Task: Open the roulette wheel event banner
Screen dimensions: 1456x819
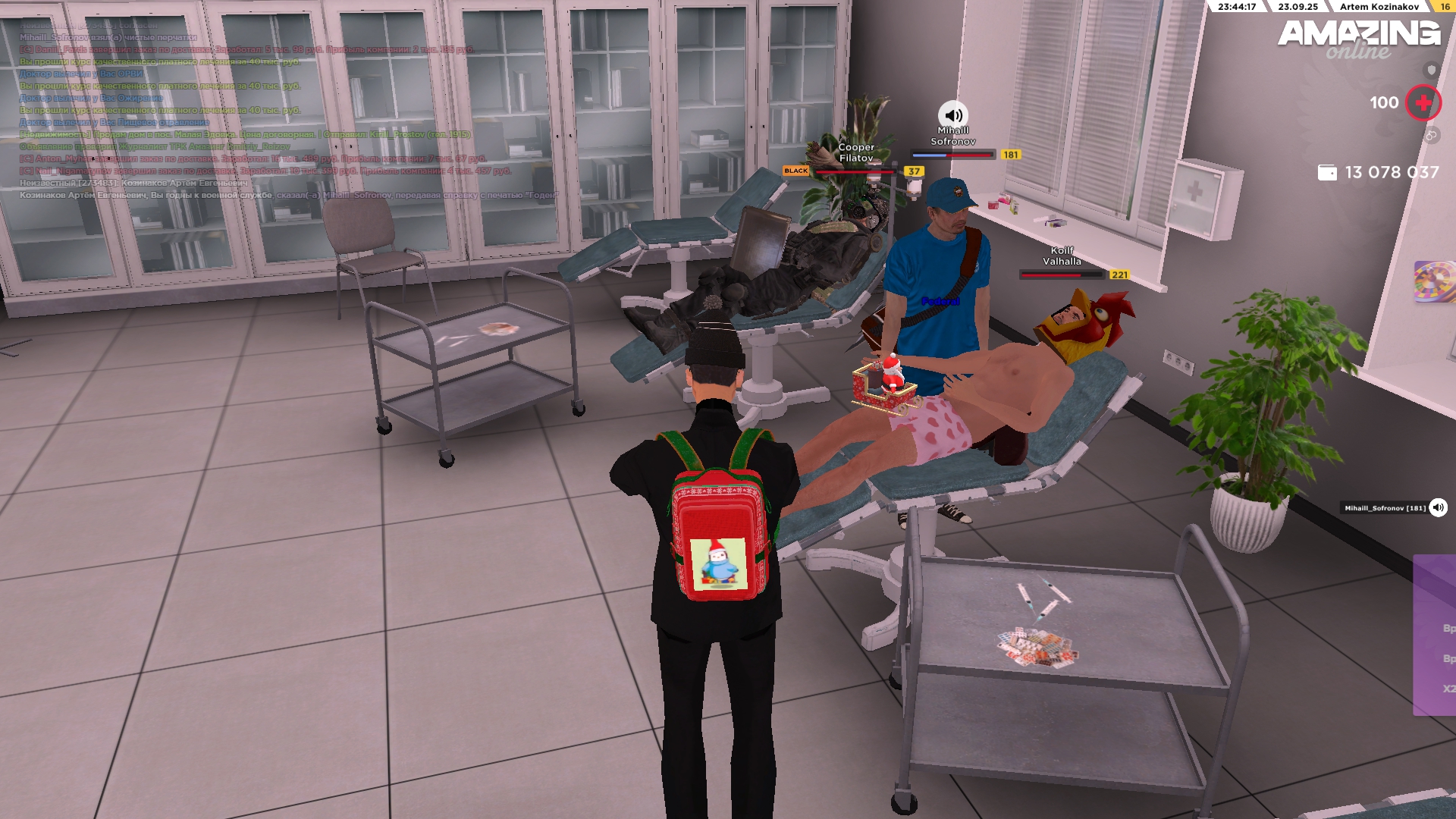Action: pos(1435,281)
